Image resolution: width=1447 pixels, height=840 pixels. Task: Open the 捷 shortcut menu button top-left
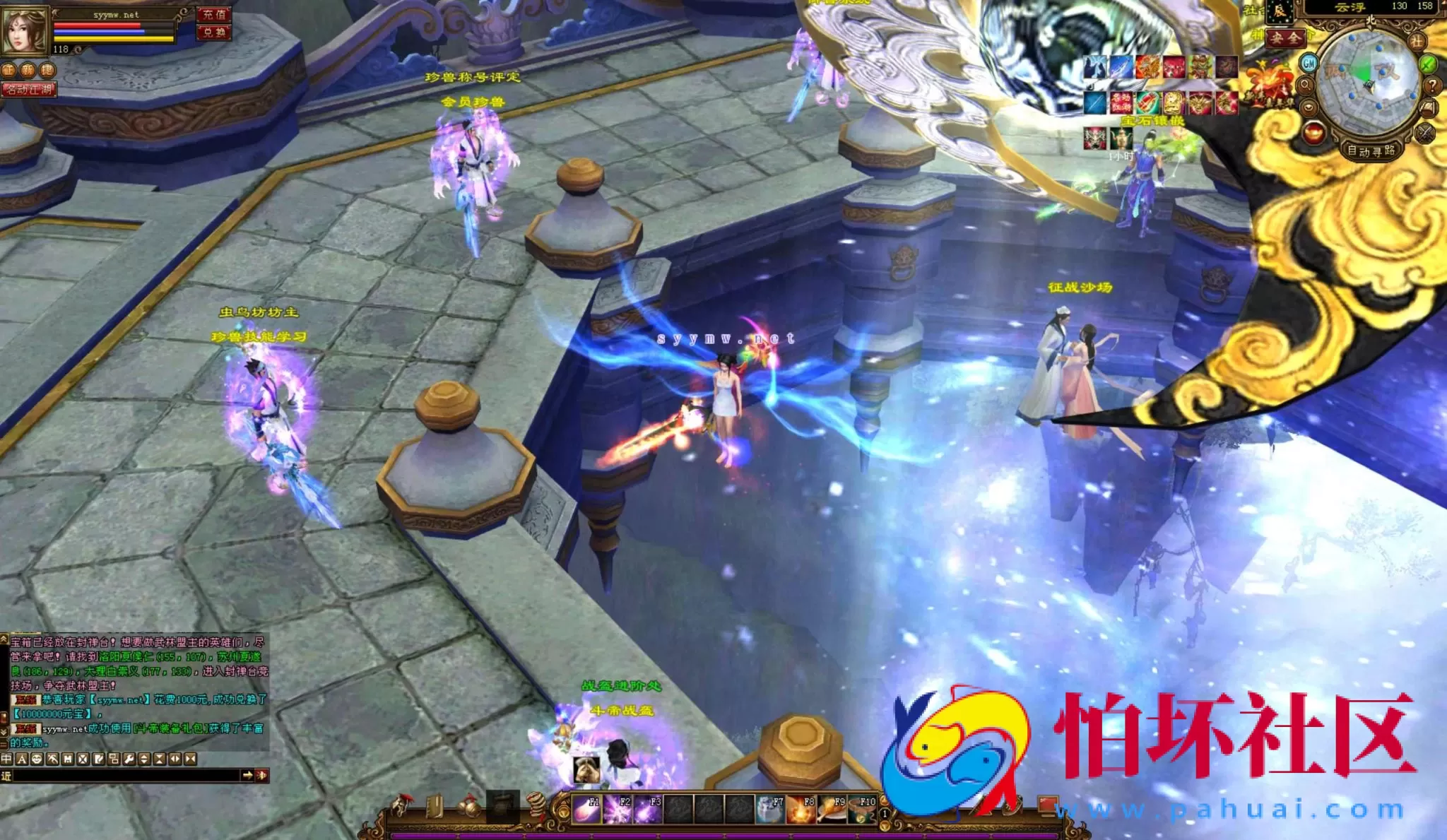click(x=47, y=70)
